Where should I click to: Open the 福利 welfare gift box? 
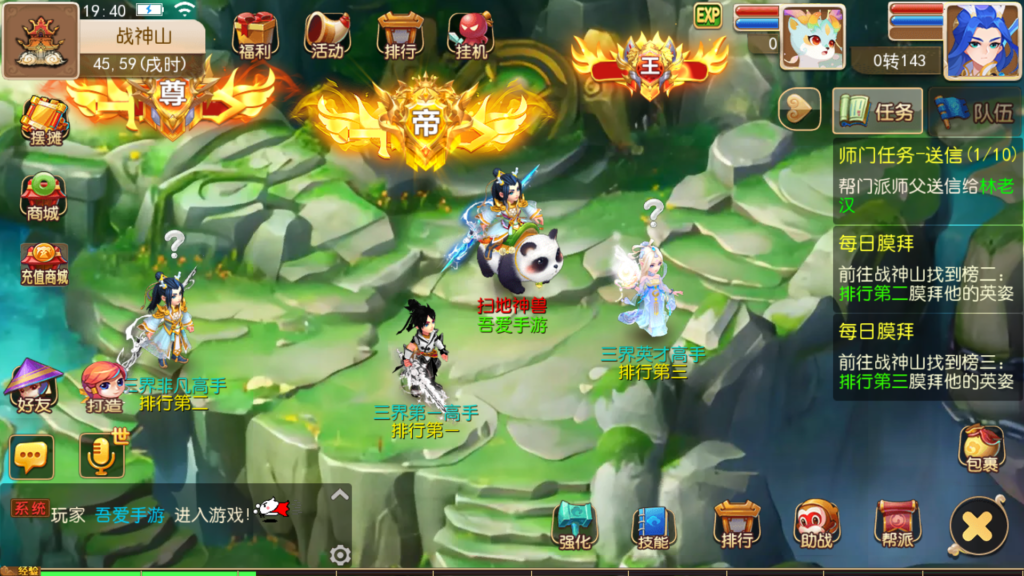[253, 36]
